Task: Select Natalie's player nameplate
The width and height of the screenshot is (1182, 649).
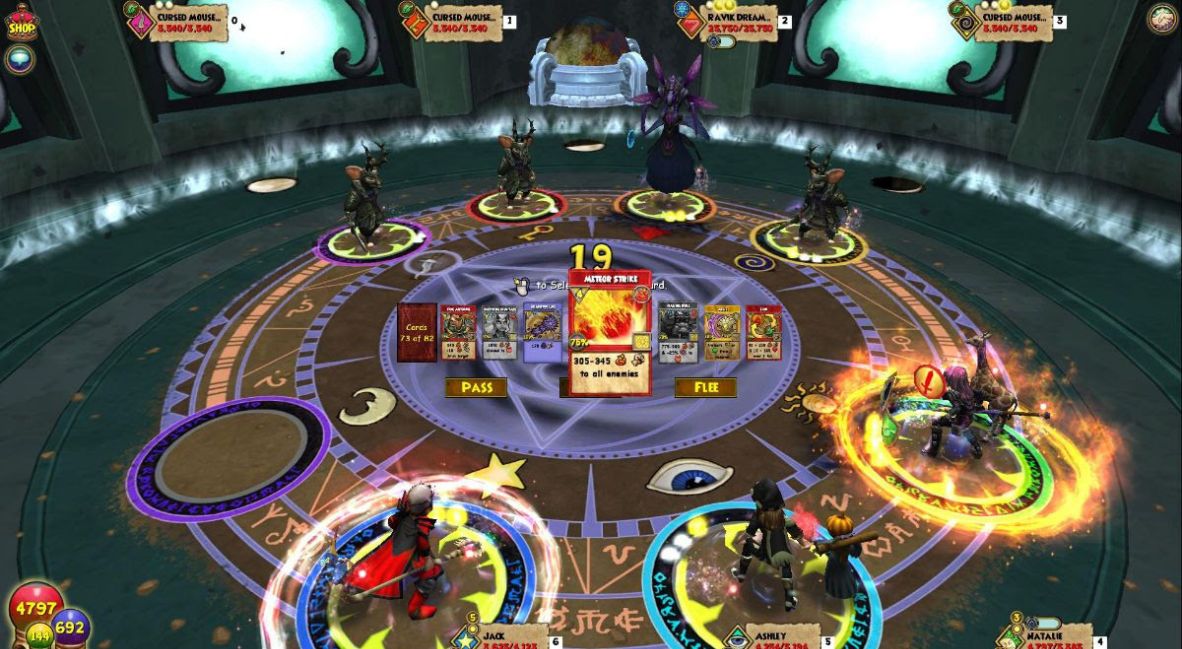Action: tap(1045, 637)
